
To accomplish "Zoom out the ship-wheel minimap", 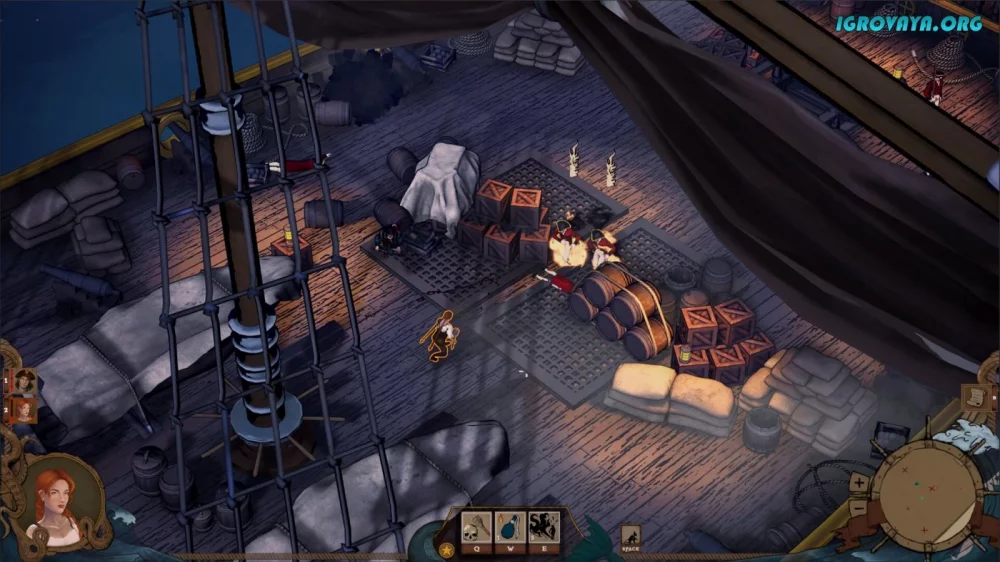I will click(859, 506).
